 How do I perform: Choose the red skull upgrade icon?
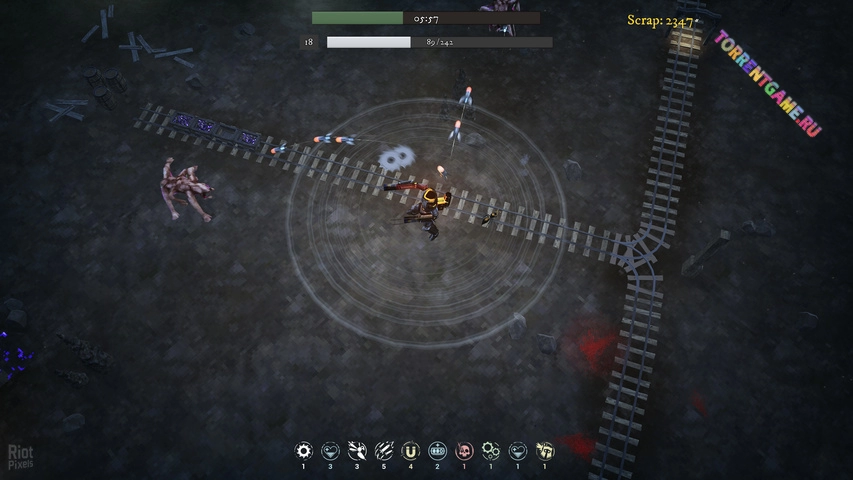(x=464, y=450)
